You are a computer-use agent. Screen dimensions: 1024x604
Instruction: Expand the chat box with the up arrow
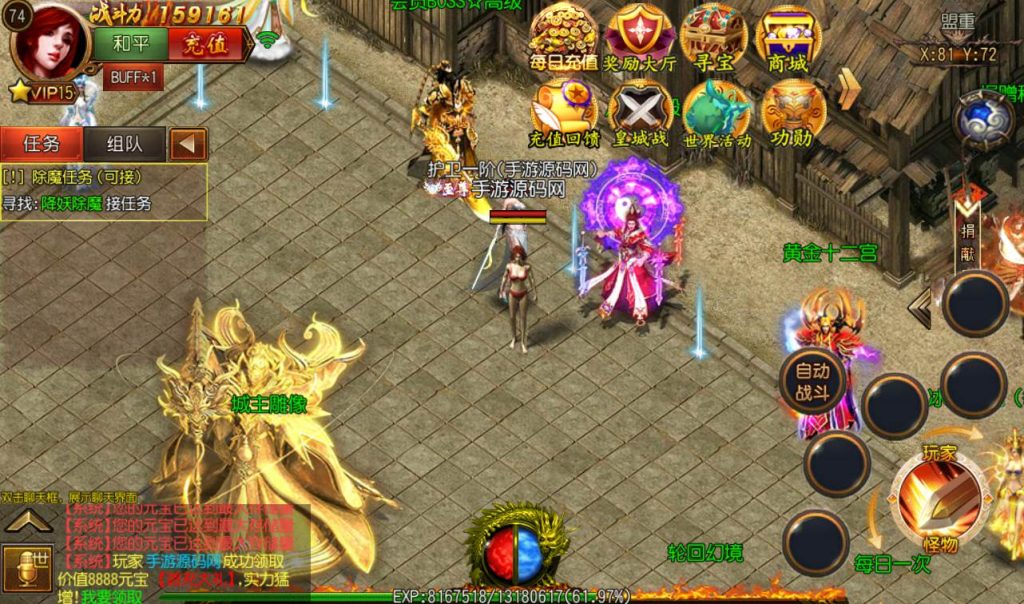(29, 520)
